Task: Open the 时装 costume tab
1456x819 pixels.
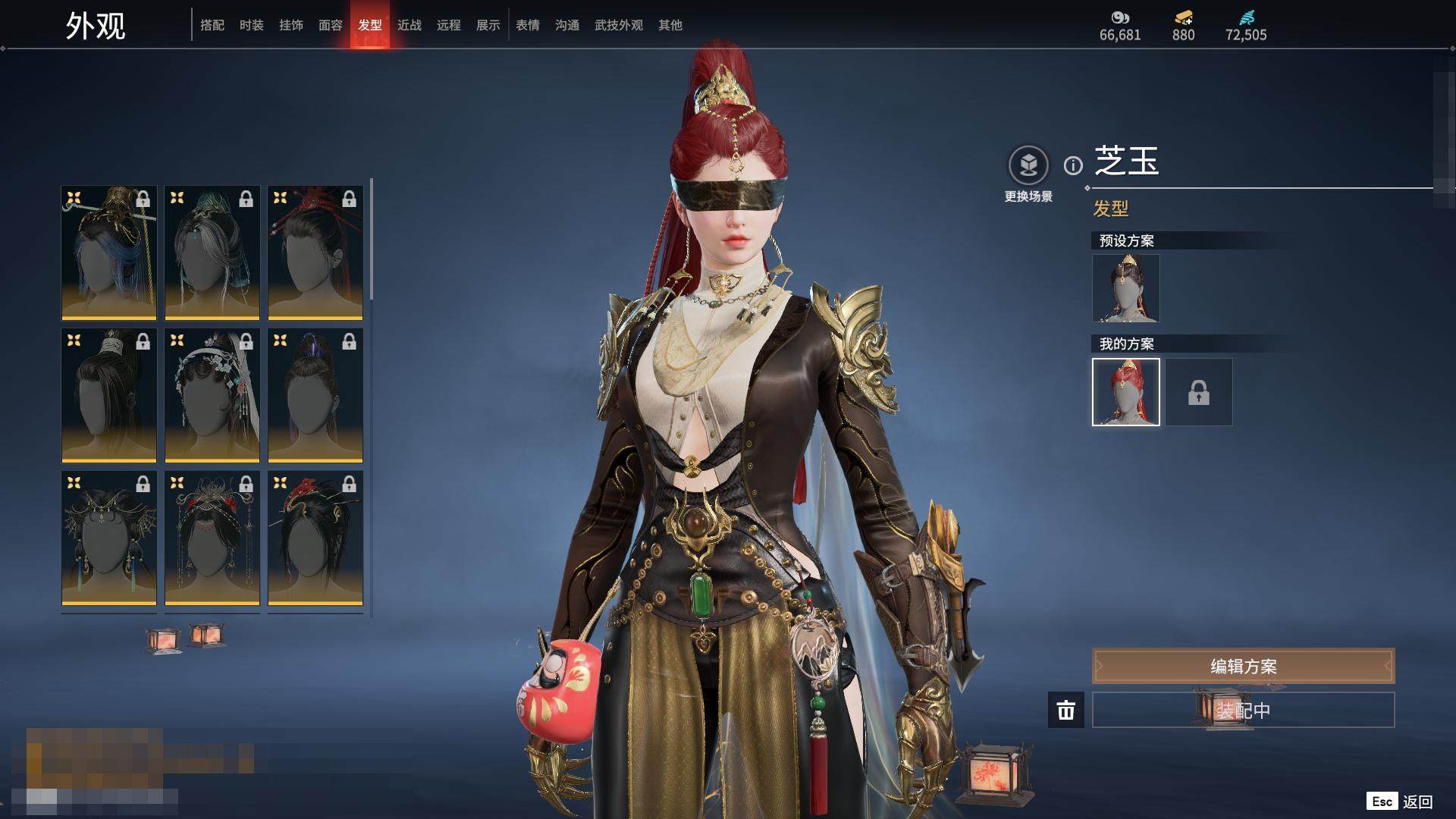Action: 252,25
